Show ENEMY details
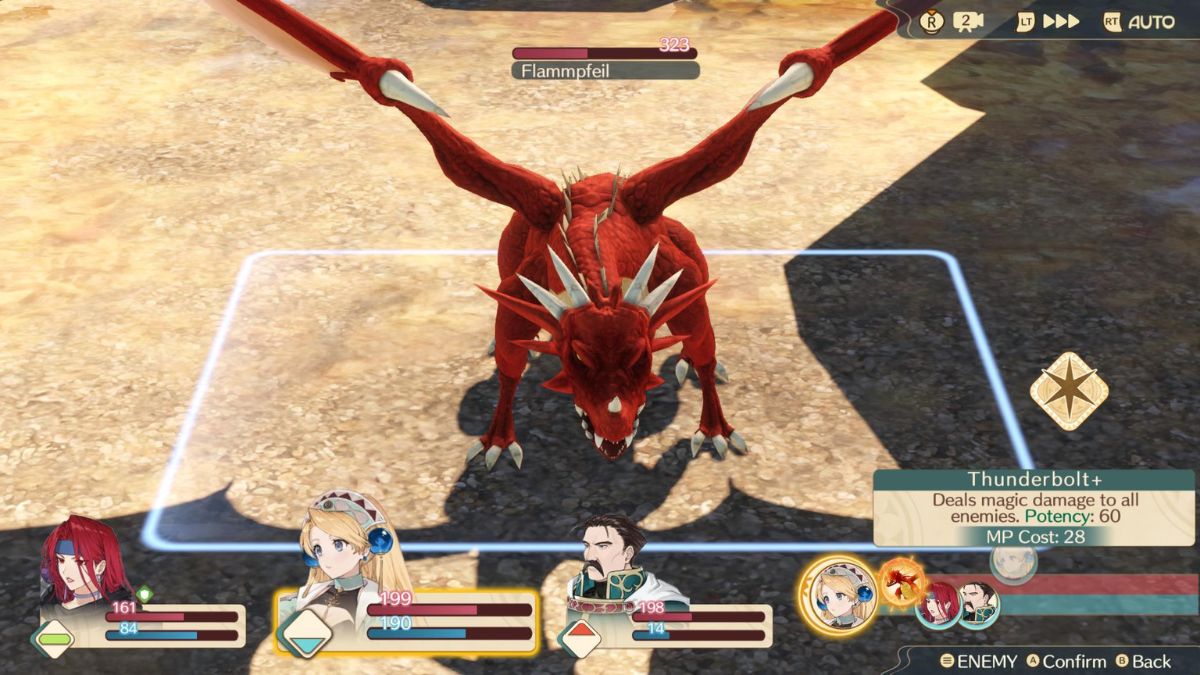The width and height of the screenshot is (1200, 675). pyautogui.click(x=978, y=661)
